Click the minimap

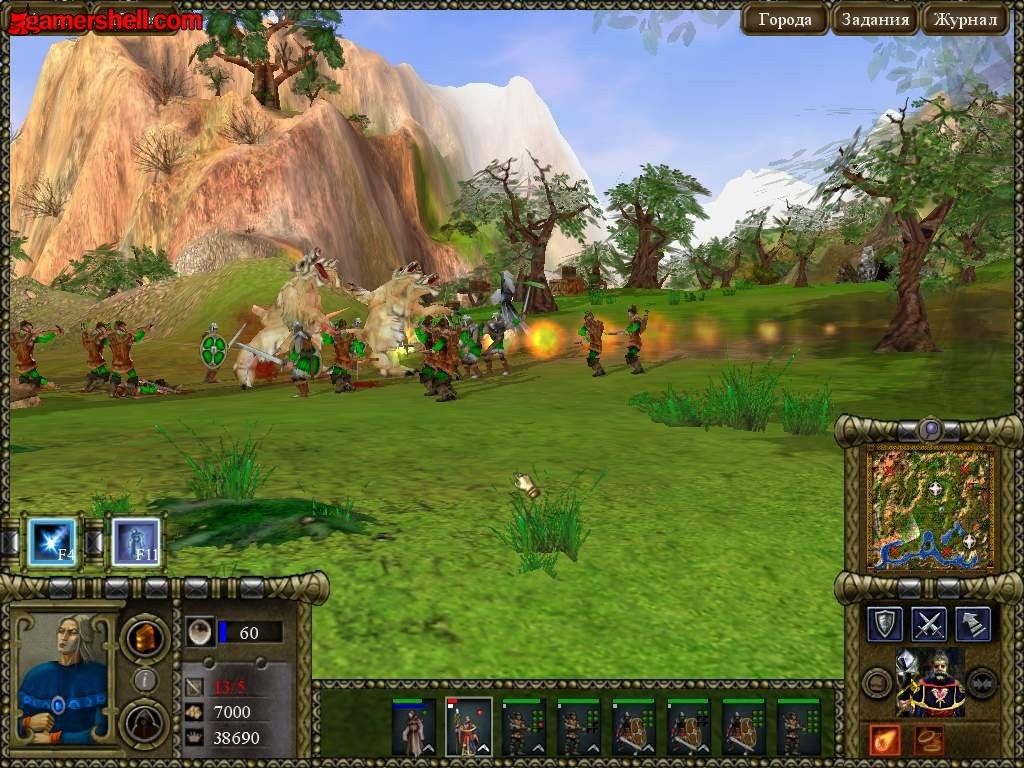point(930,508)
